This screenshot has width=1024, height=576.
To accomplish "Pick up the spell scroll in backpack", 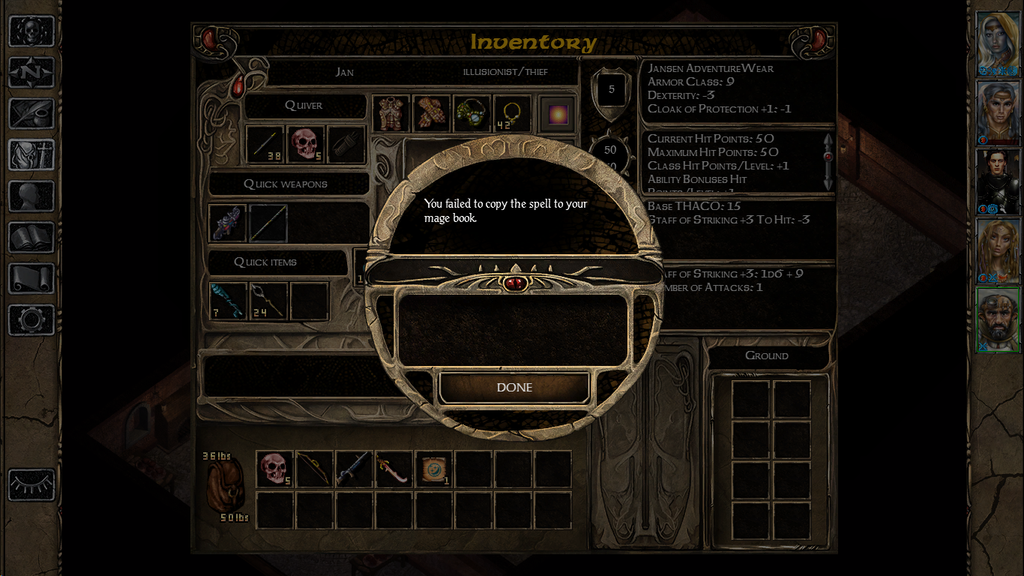I will click(434, 469).
